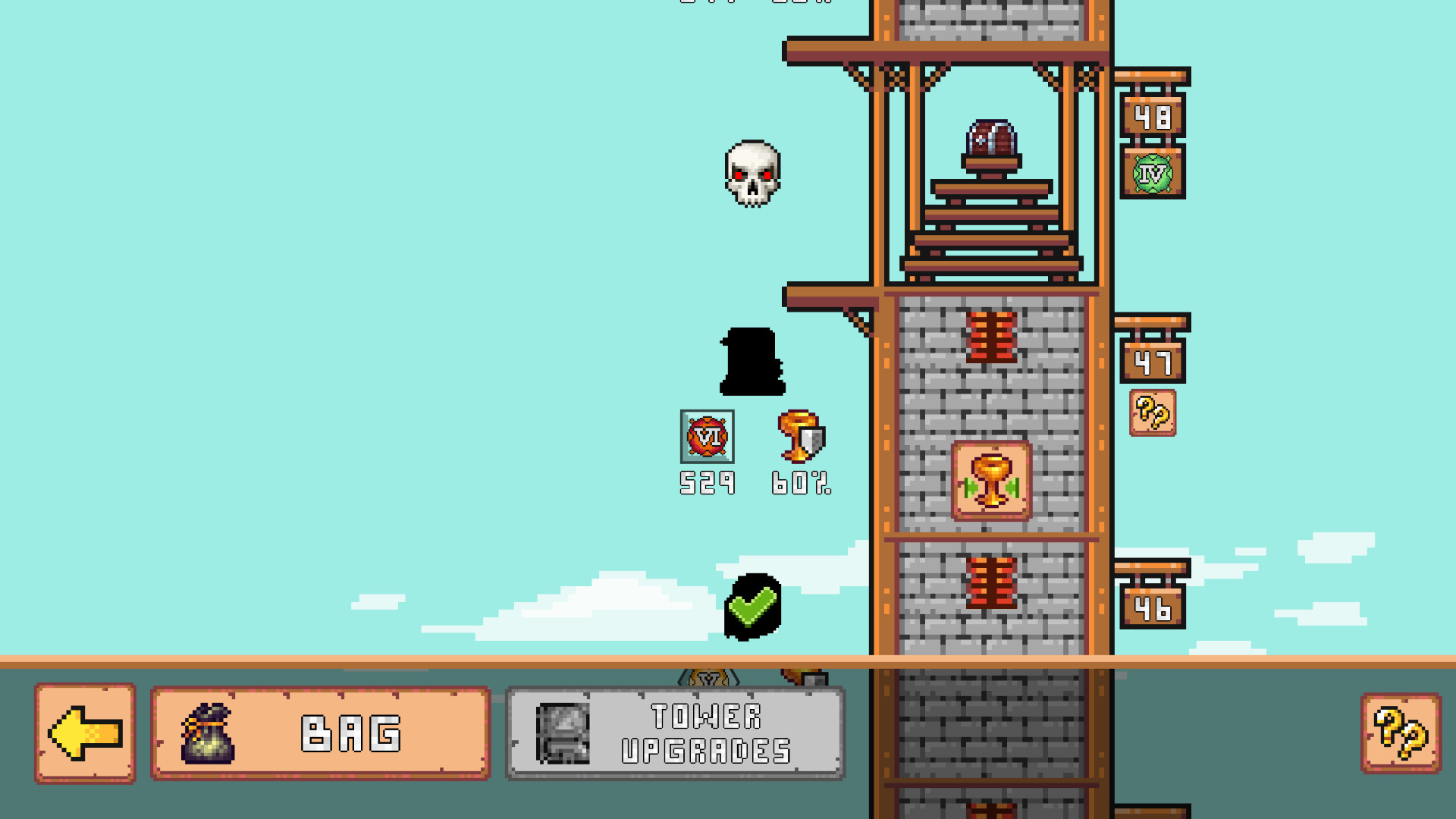Screen dimensions: 1456x819
Task: Select the VI rune difficulty badge
Action: pyautogui.click(x=707, y=435)
